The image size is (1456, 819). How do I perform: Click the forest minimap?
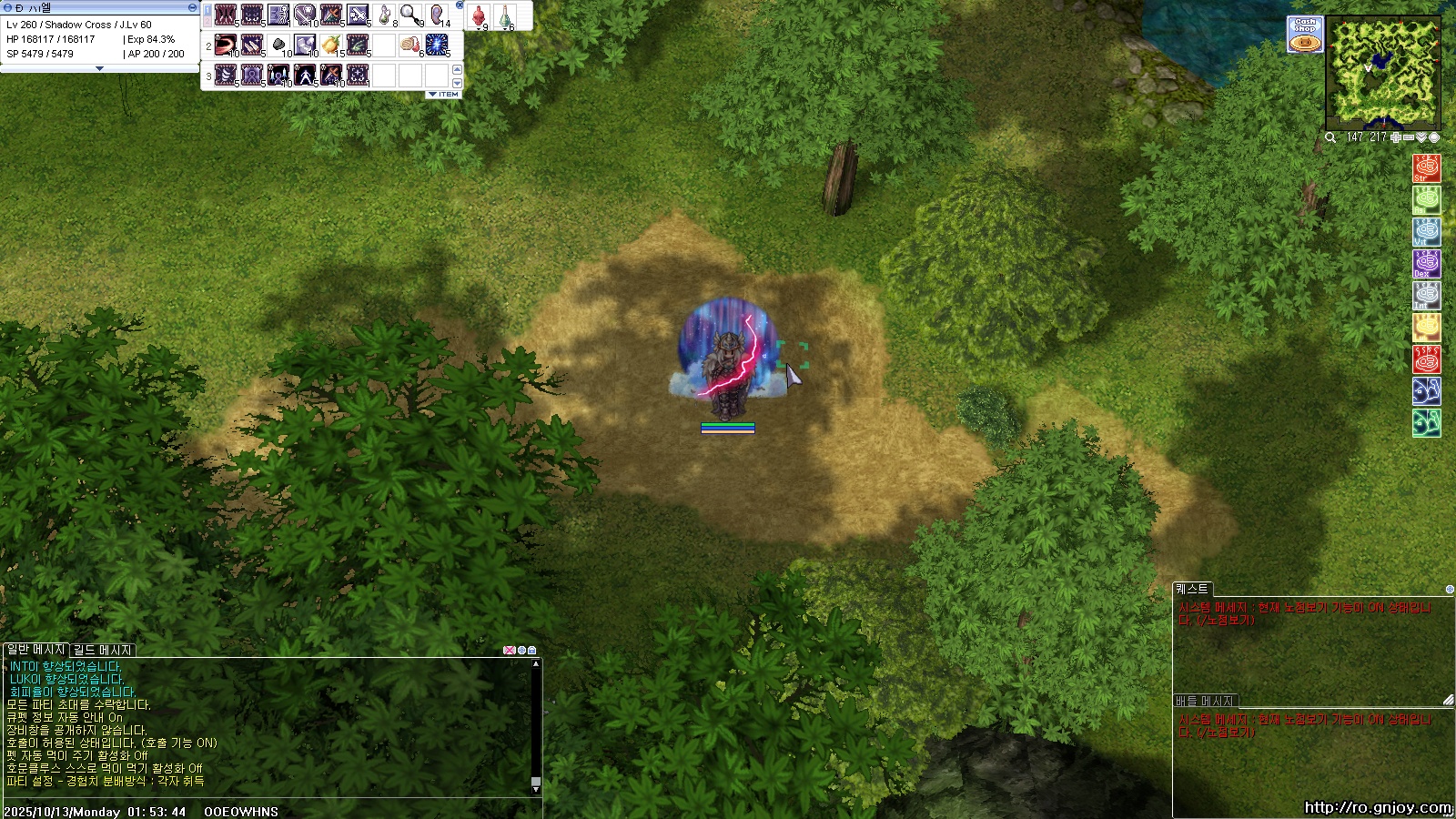(1383, 71)
